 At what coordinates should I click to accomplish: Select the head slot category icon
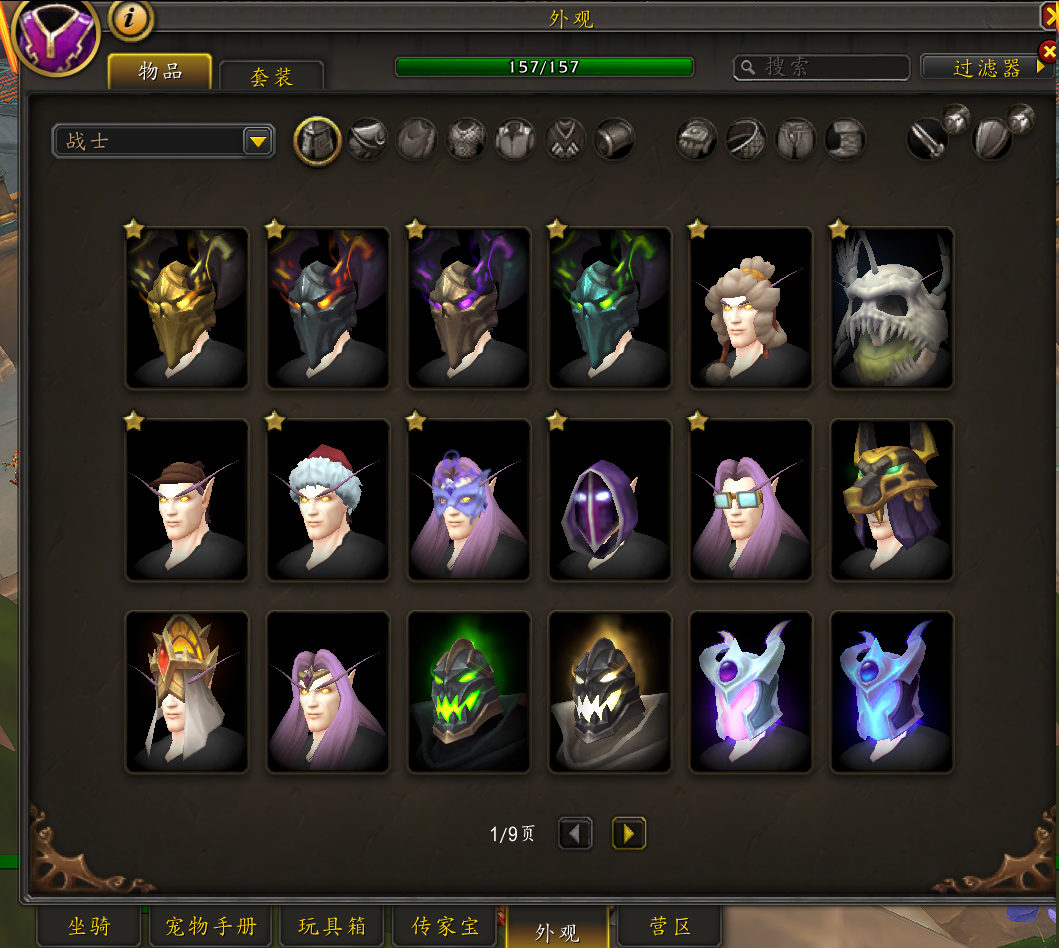317,140
